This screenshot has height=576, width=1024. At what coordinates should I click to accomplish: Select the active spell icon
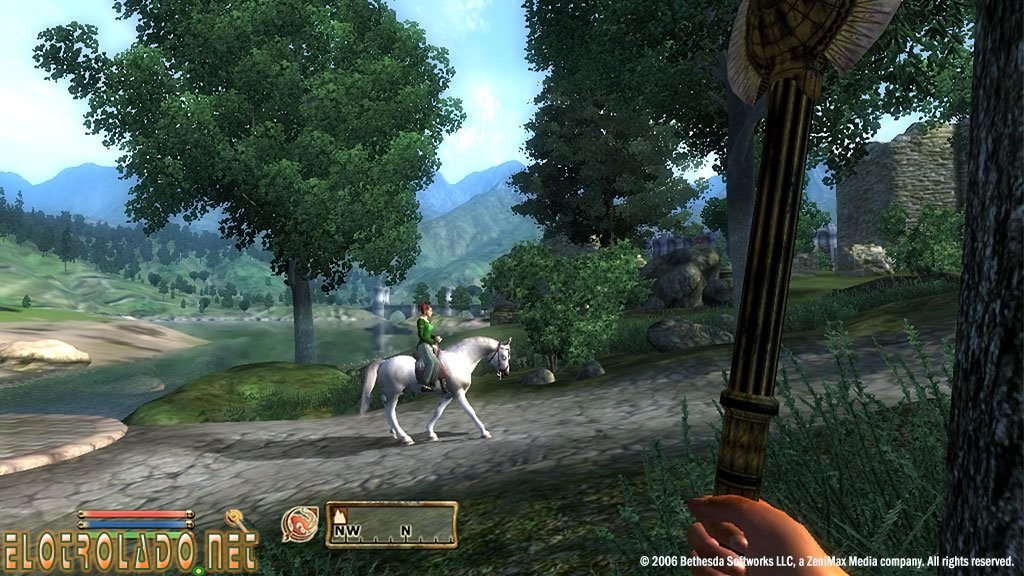[300, 524]
